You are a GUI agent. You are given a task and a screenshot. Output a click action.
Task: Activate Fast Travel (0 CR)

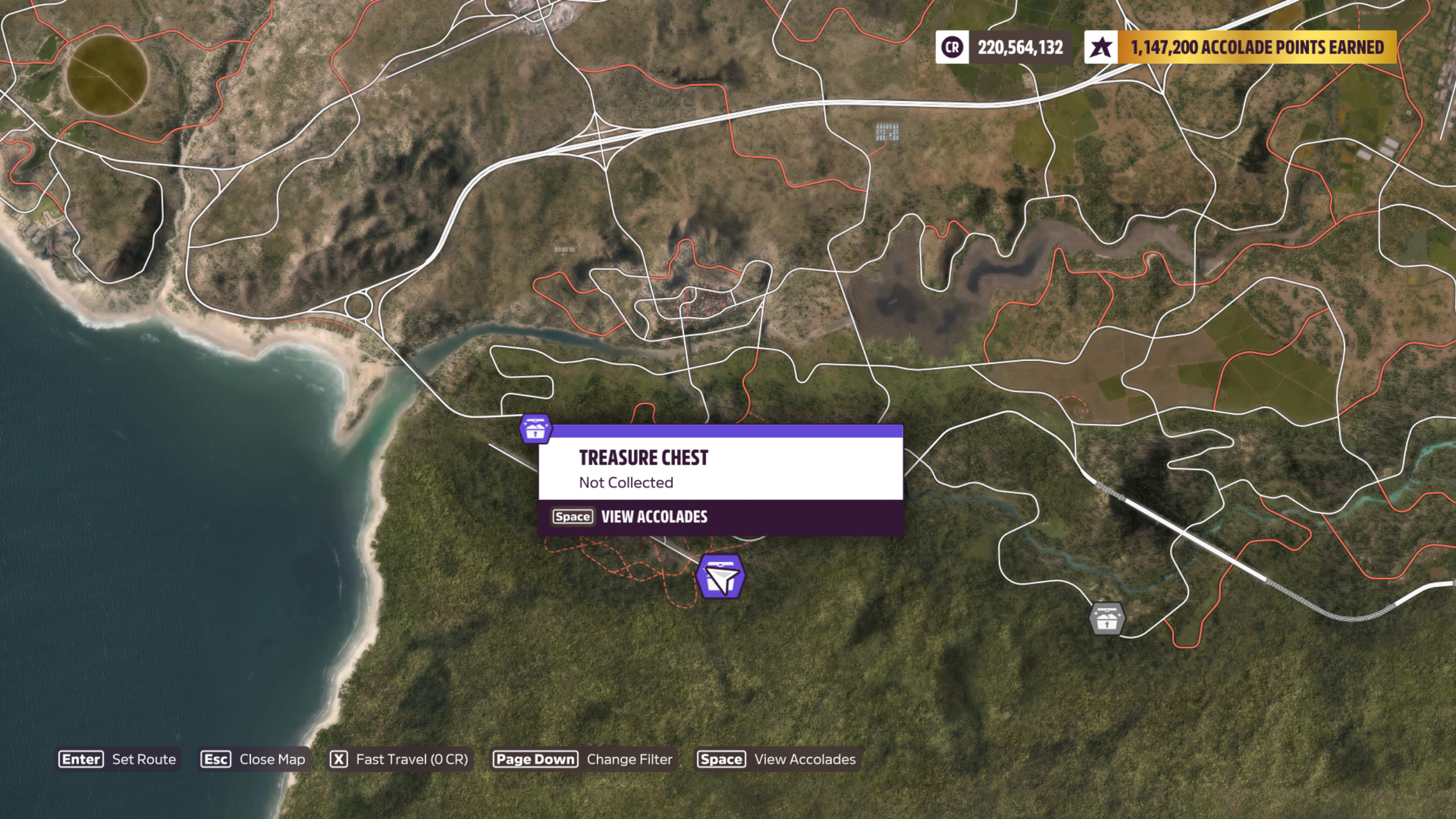399,759
